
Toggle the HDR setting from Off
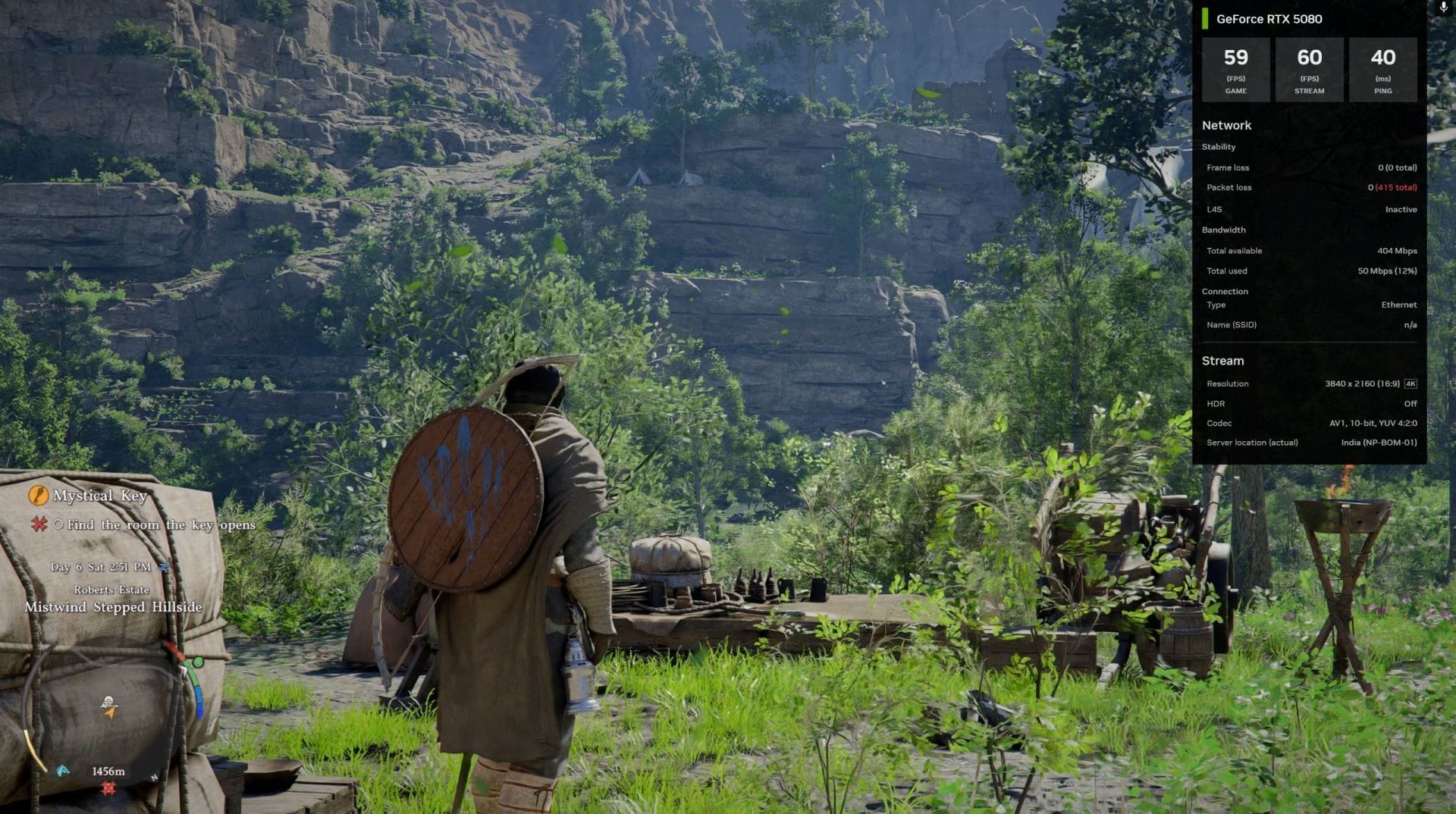click(1410, 403)
